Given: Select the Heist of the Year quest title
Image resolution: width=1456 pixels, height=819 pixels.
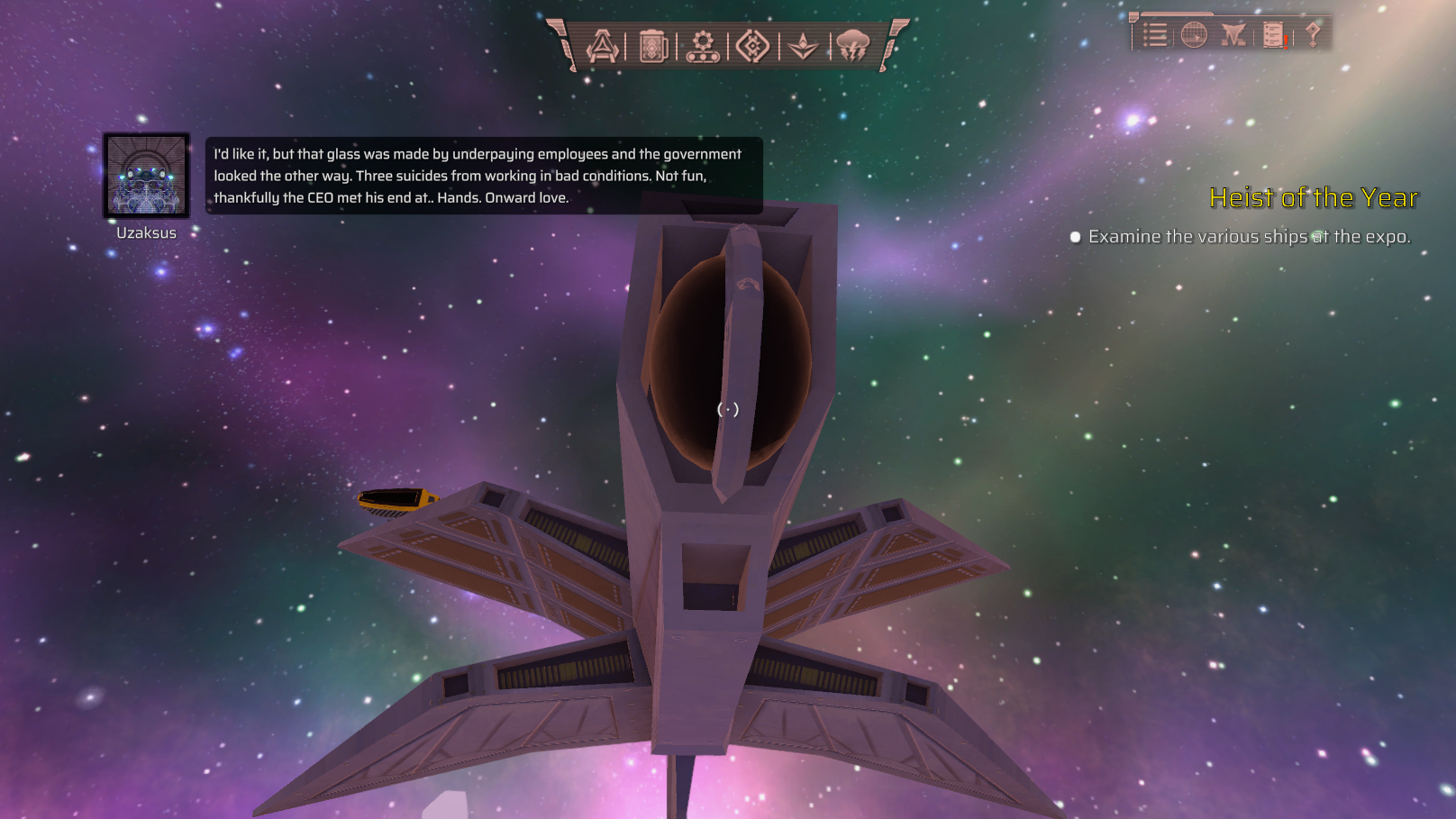Looking at the screenshot, I should pyautogui.click(x=1313, y=197).
